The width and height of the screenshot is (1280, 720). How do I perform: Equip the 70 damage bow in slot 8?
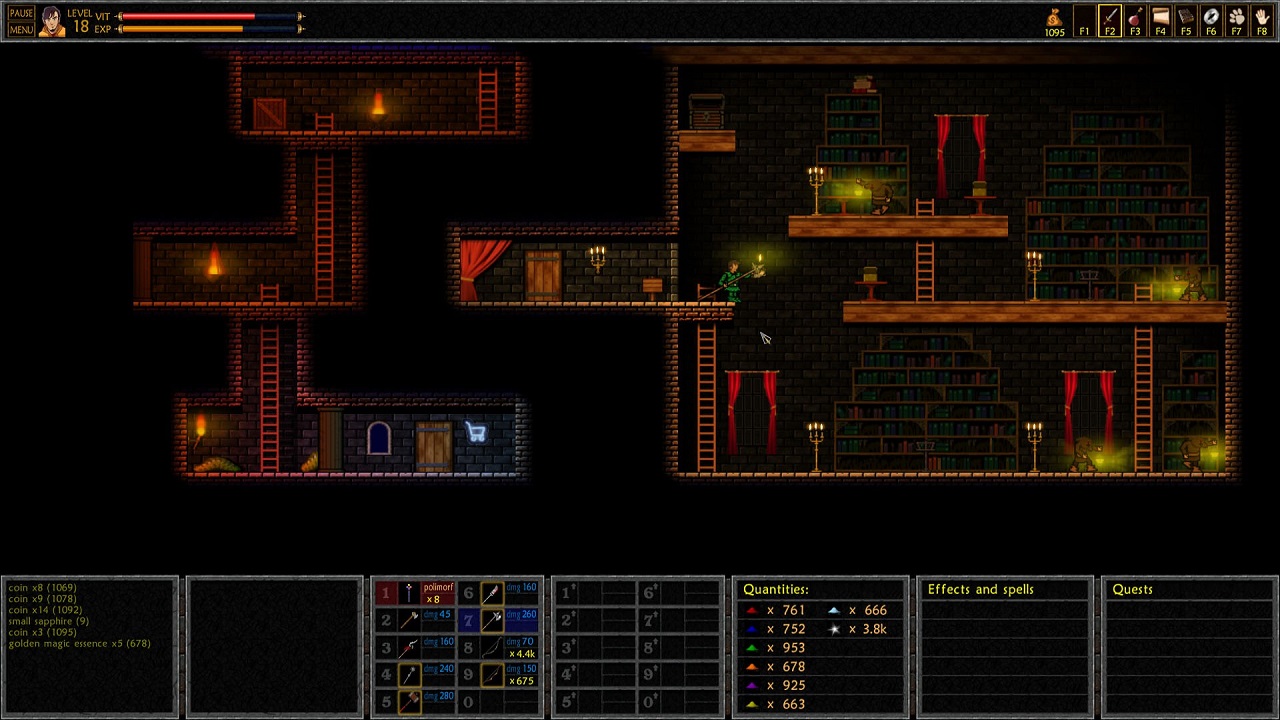click(492, 647)
